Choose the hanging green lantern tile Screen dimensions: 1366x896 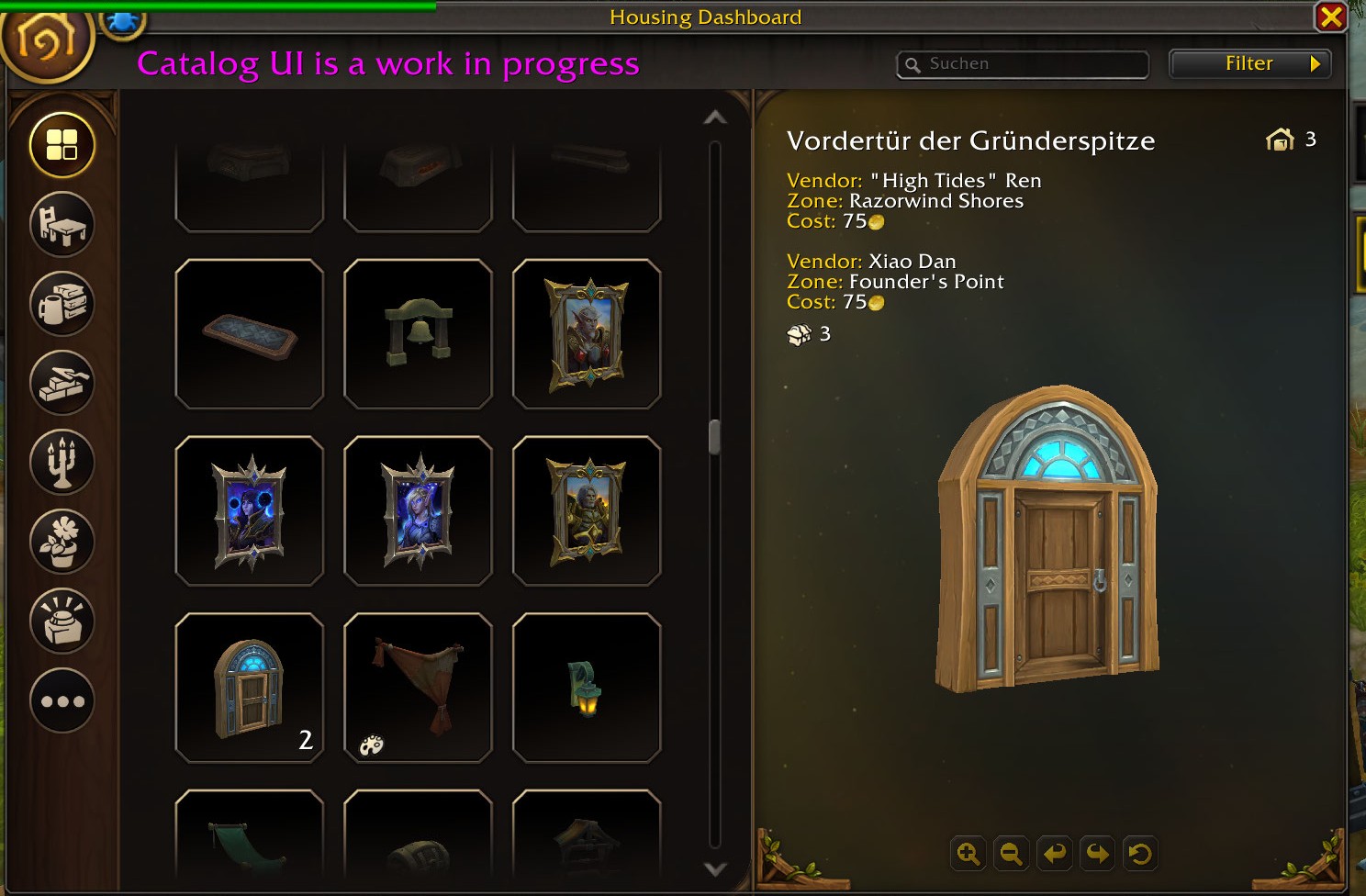(587, 688)
